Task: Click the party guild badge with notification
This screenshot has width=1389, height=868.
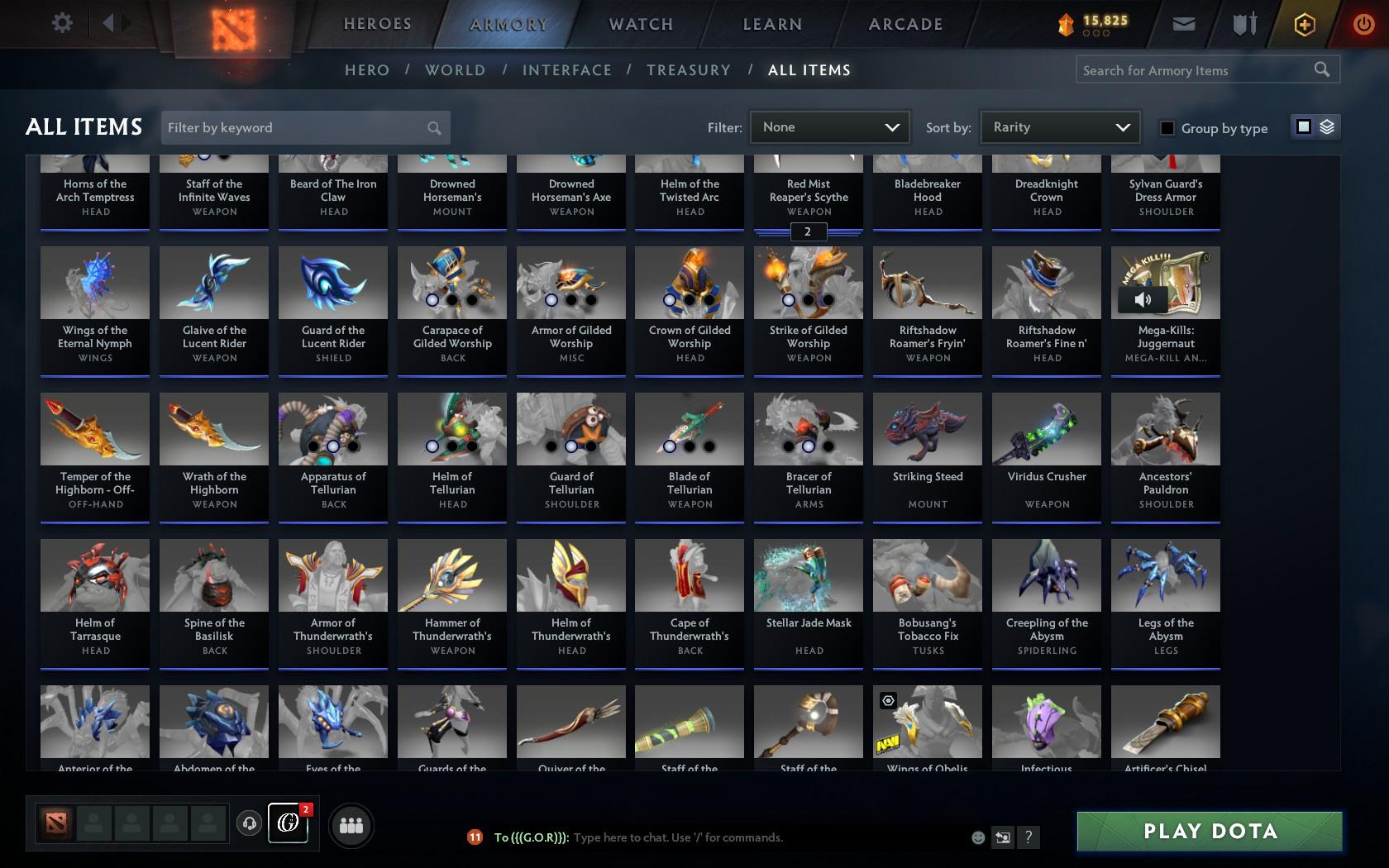Action: 288,824
